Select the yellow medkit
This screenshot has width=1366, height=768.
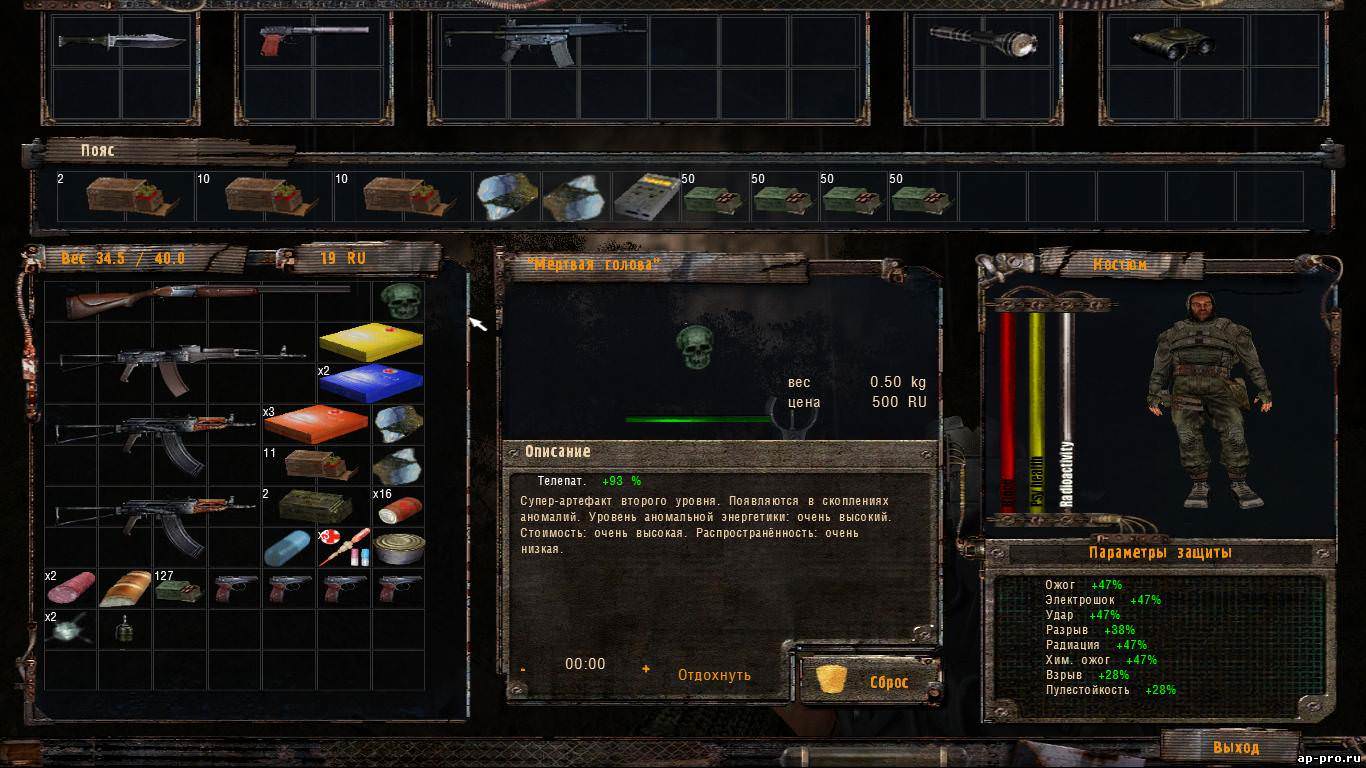[370, 341]
